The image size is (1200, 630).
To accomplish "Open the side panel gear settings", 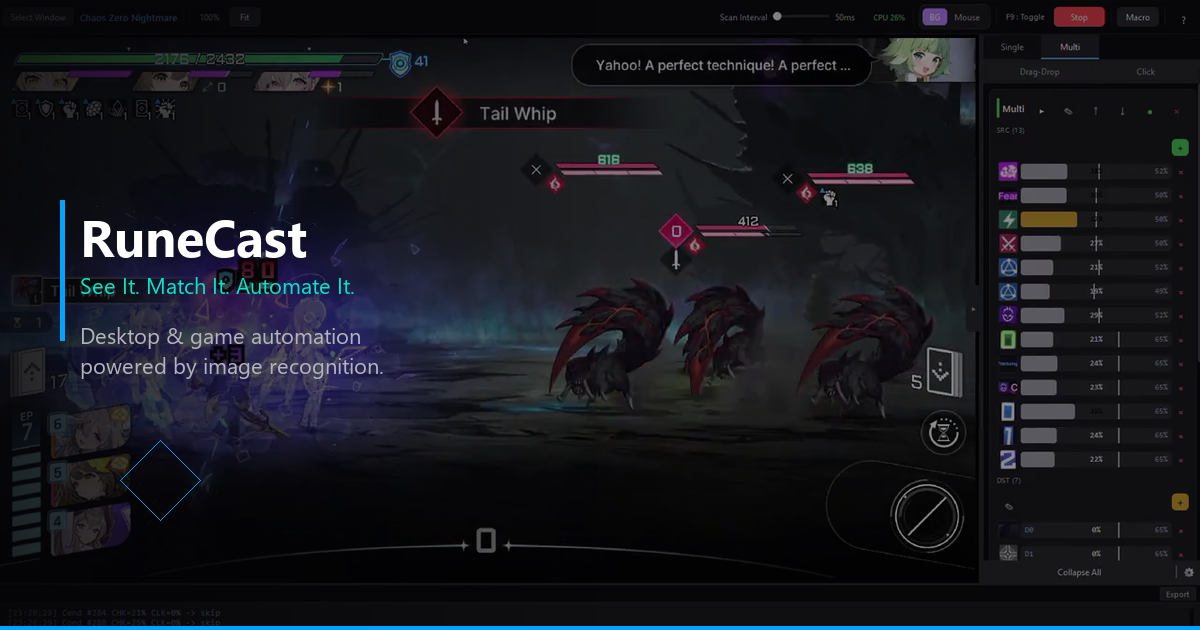I will [1189, 573].
